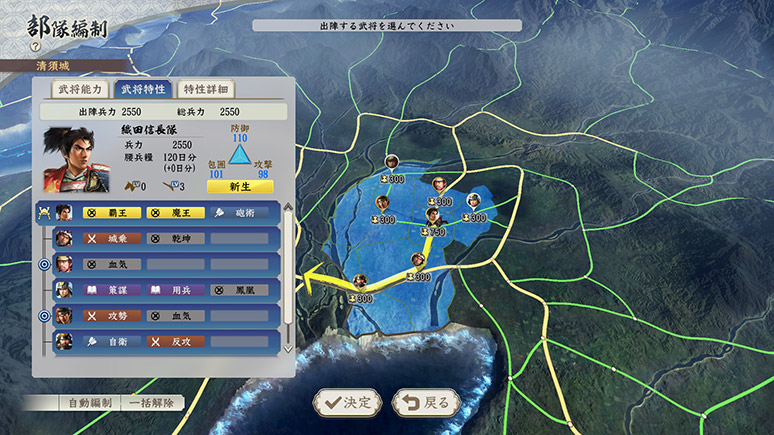This screenshot has height=435, width=774.
Task: Confirm with the 決定 button
Action: coord(346,402)
